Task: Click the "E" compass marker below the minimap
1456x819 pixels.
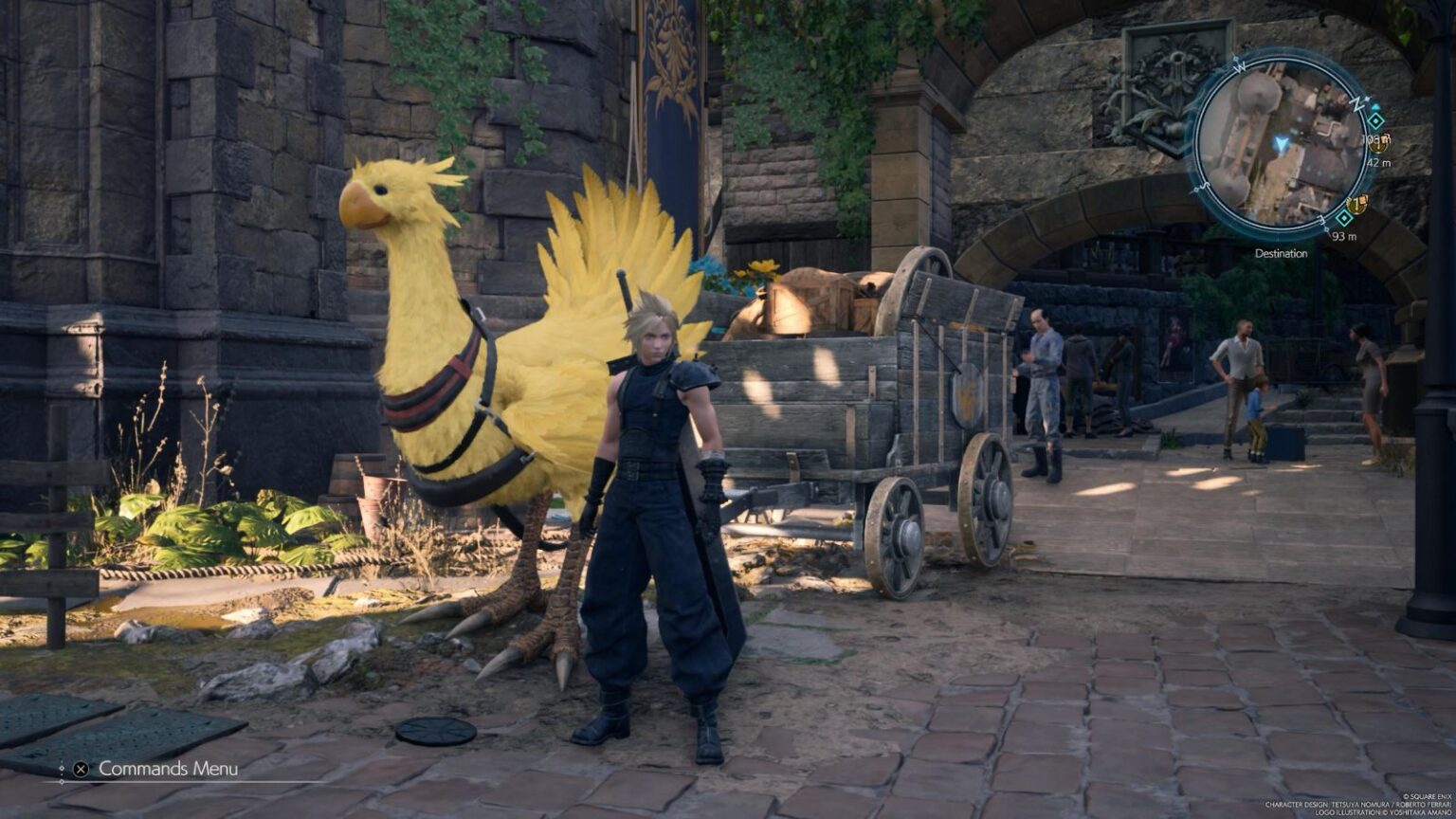Action: coord(1320,220)
